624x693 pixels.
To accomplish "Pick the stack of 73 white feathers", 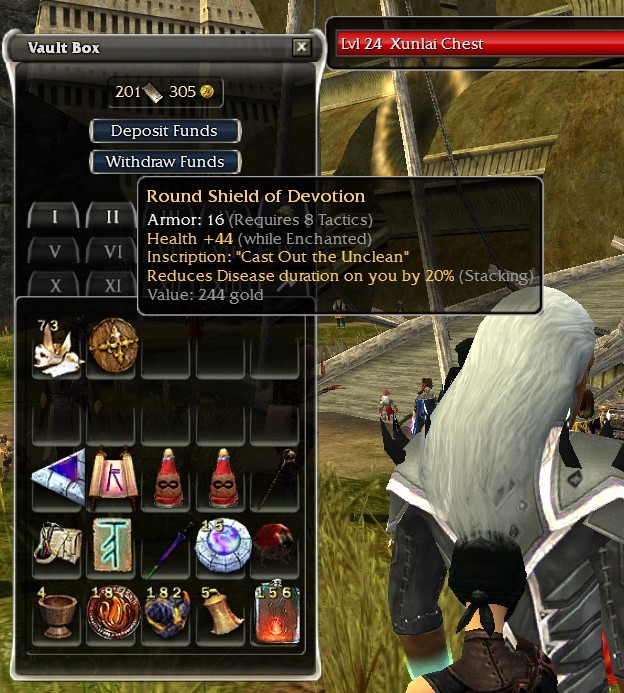I will click(x=56, y=346).
